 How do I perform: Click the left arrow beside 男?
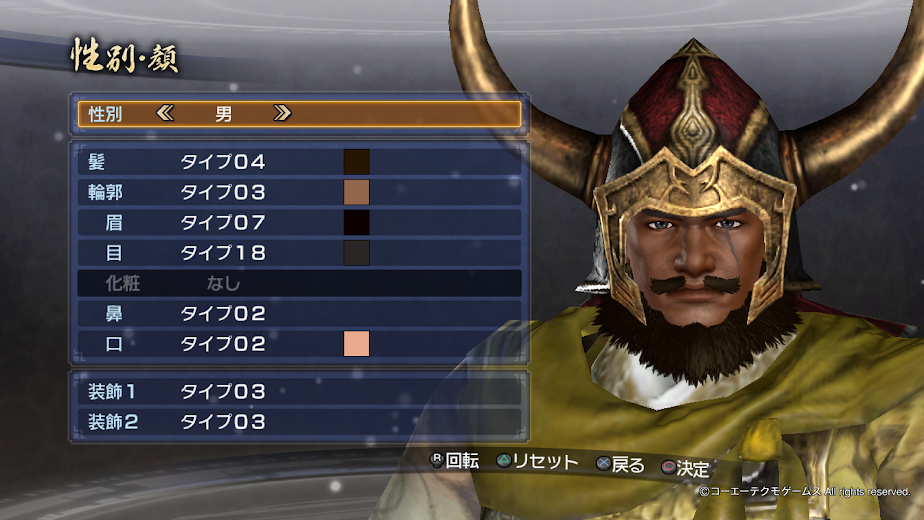pos(166,113)
